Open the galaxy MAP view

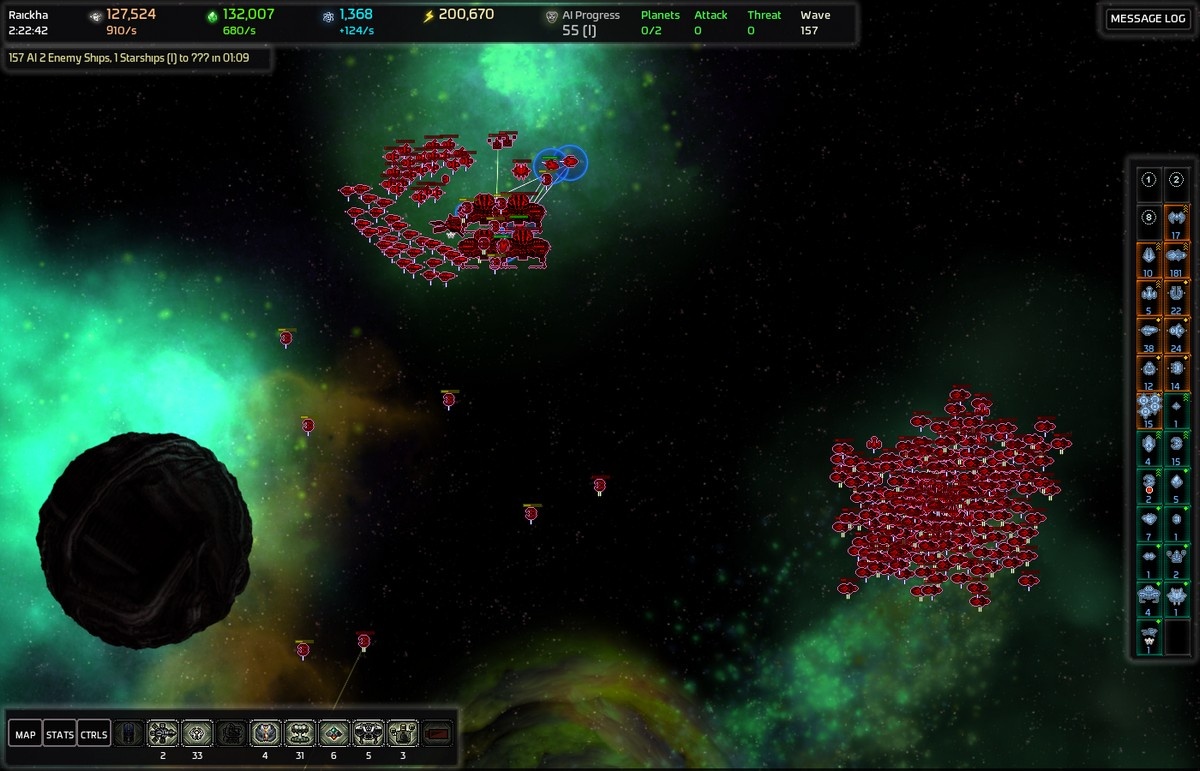click(25, 735)
